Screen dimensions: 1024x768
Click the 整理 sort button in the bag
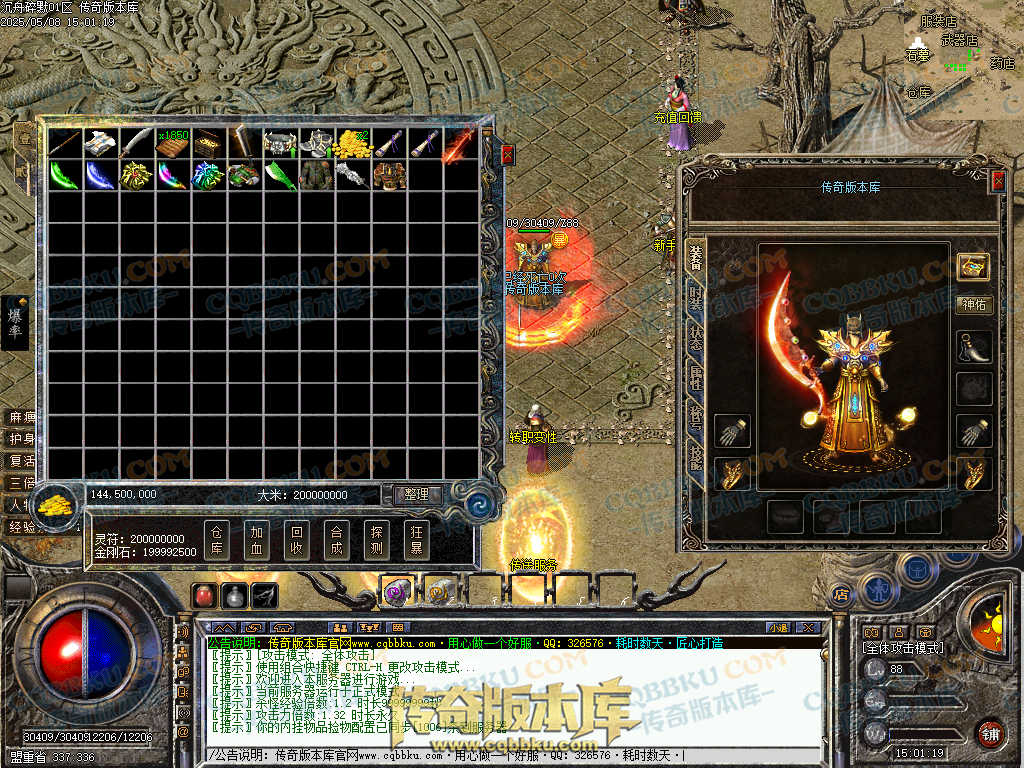(x=416, y=494)
